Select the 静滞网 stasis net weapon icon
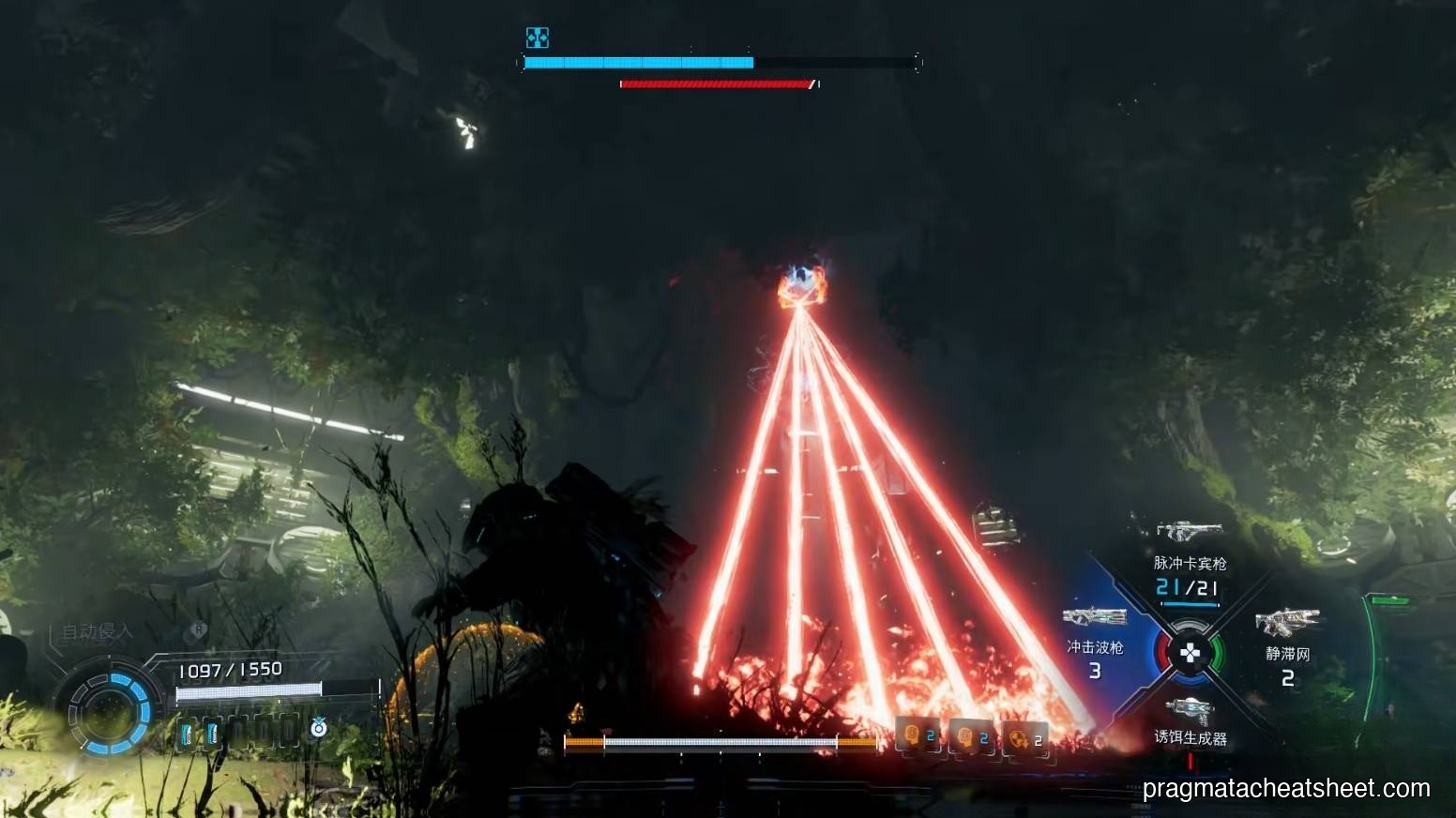 click(x=1287, y=621)
